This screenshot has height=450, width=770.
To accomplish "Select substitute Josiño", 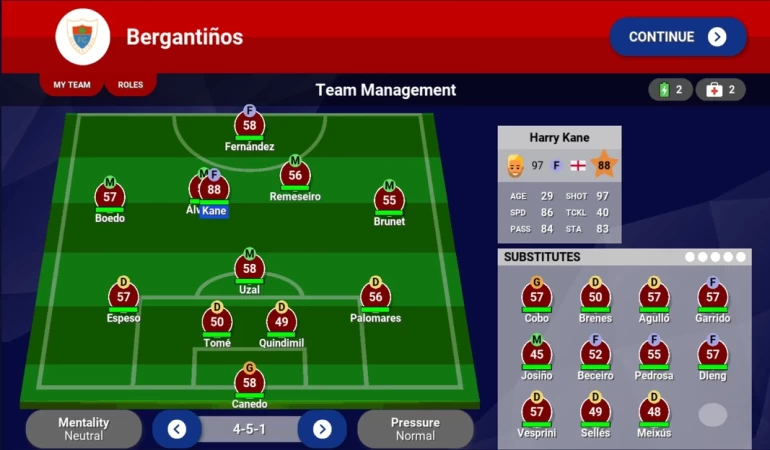I will [x=537, y=354].
